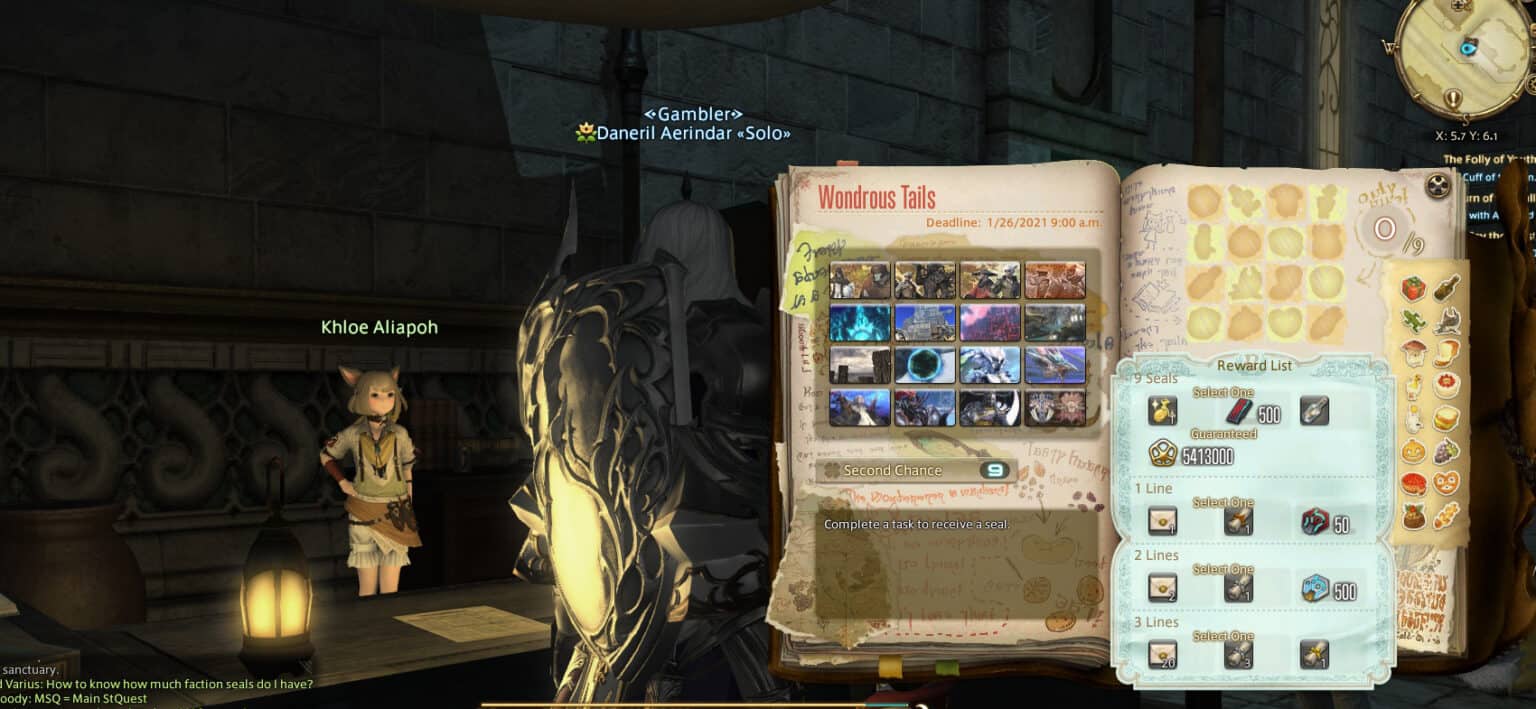
Task: Select the gold-ribbon scroll 3 Lines reward
Action: tap(1315, 655)
